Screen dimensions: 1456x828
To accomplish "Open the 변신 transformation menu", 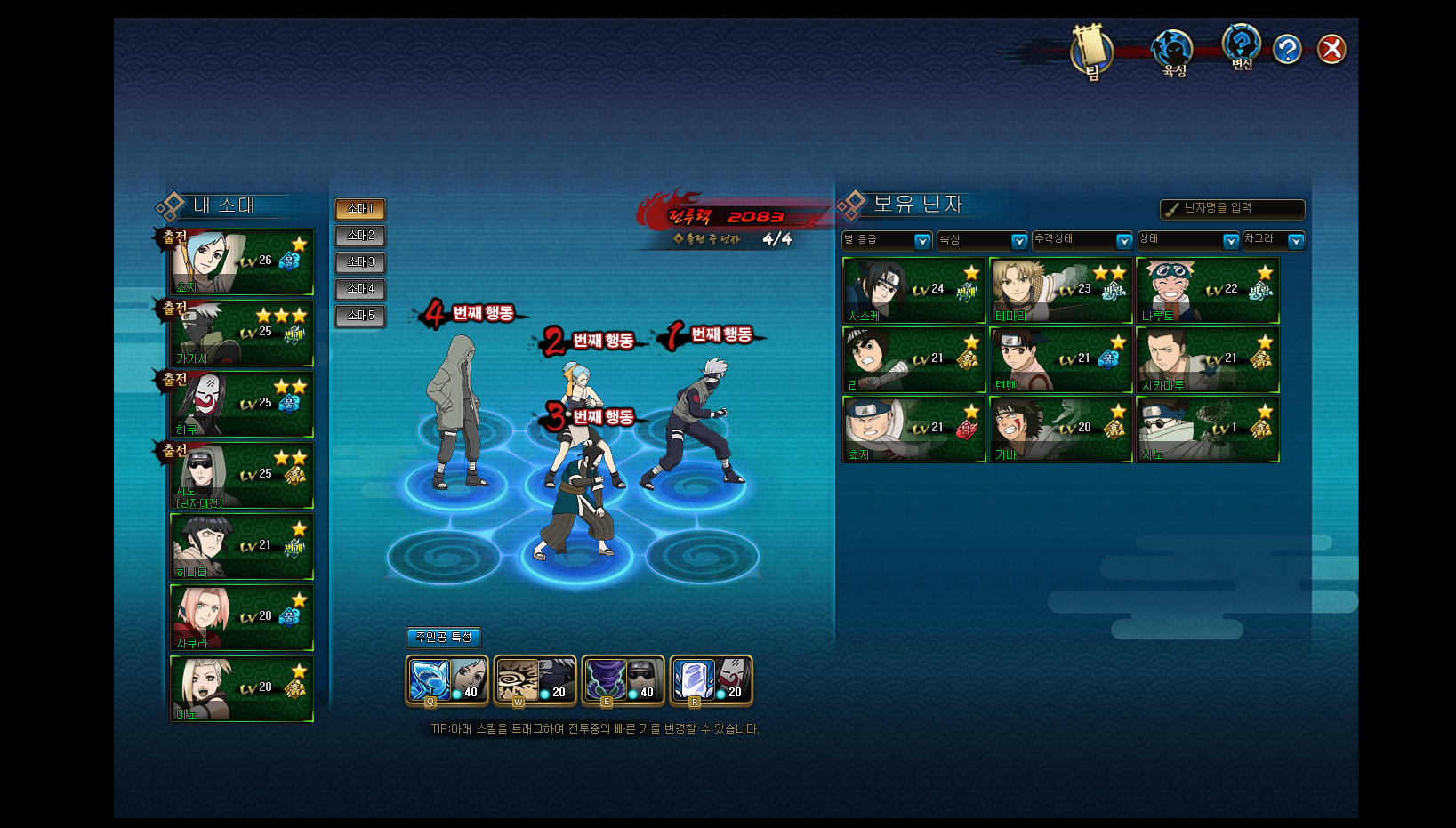I will pyautogui.click(x=1241, y=47).
